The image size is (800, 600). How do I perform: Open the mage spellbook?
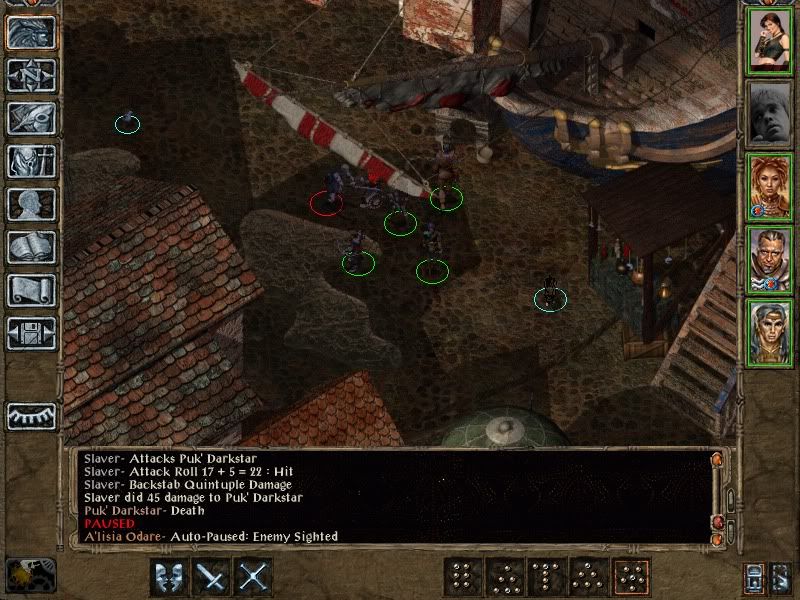coord(32,247)
